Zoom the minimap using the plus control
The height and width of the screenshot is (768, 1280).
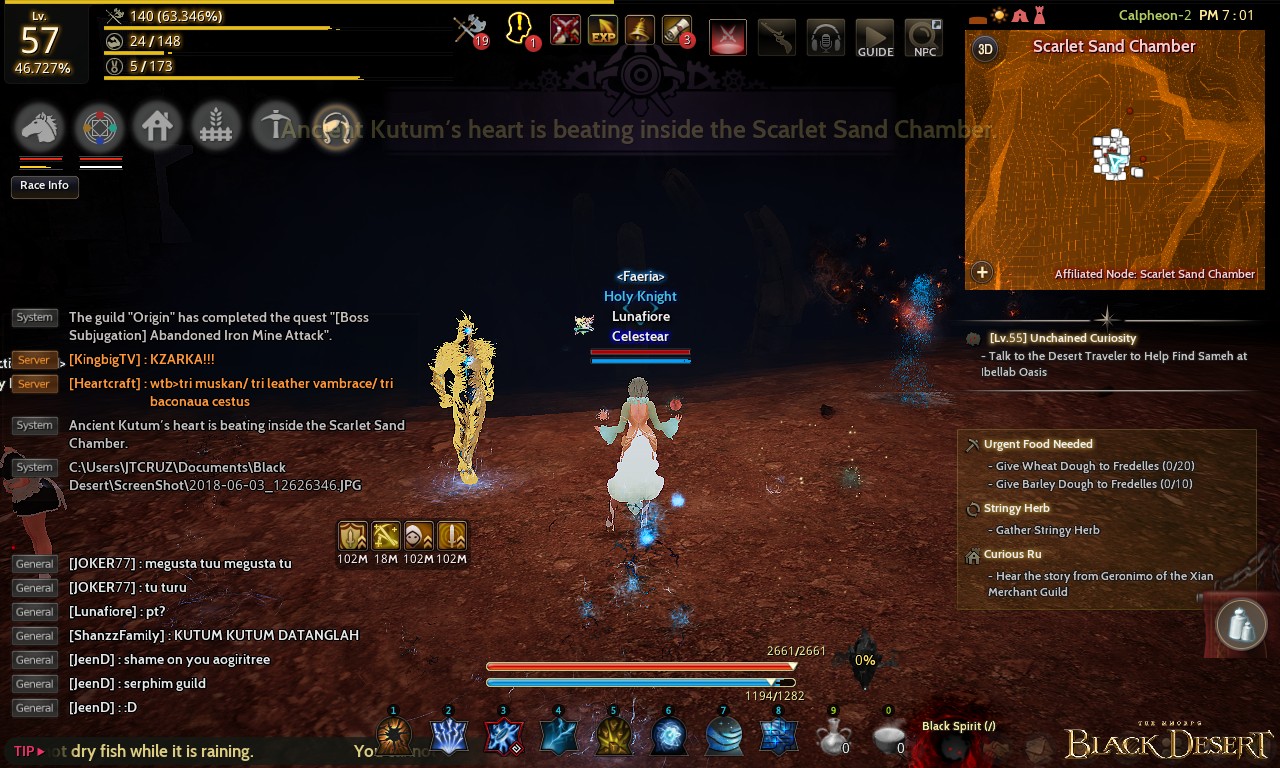coord(982,272)
